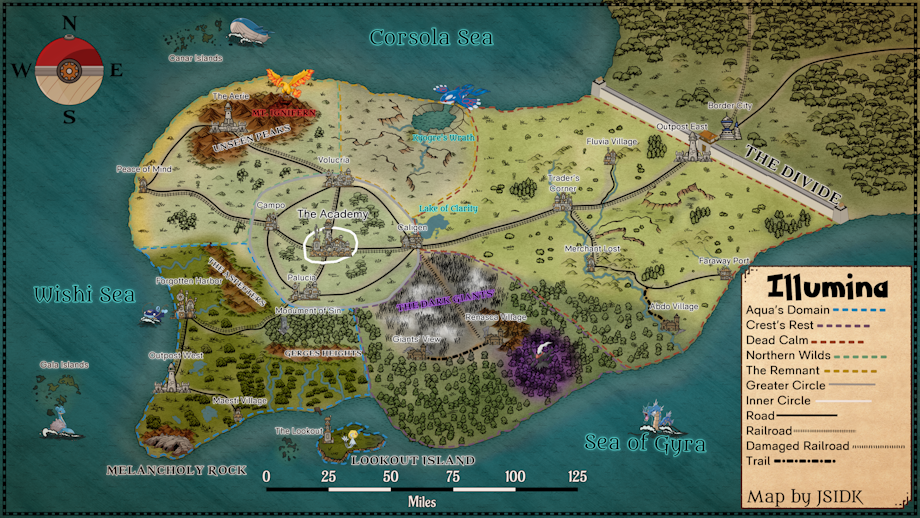
Task: Click the Trader's Corner town marker
Action: 563,202
